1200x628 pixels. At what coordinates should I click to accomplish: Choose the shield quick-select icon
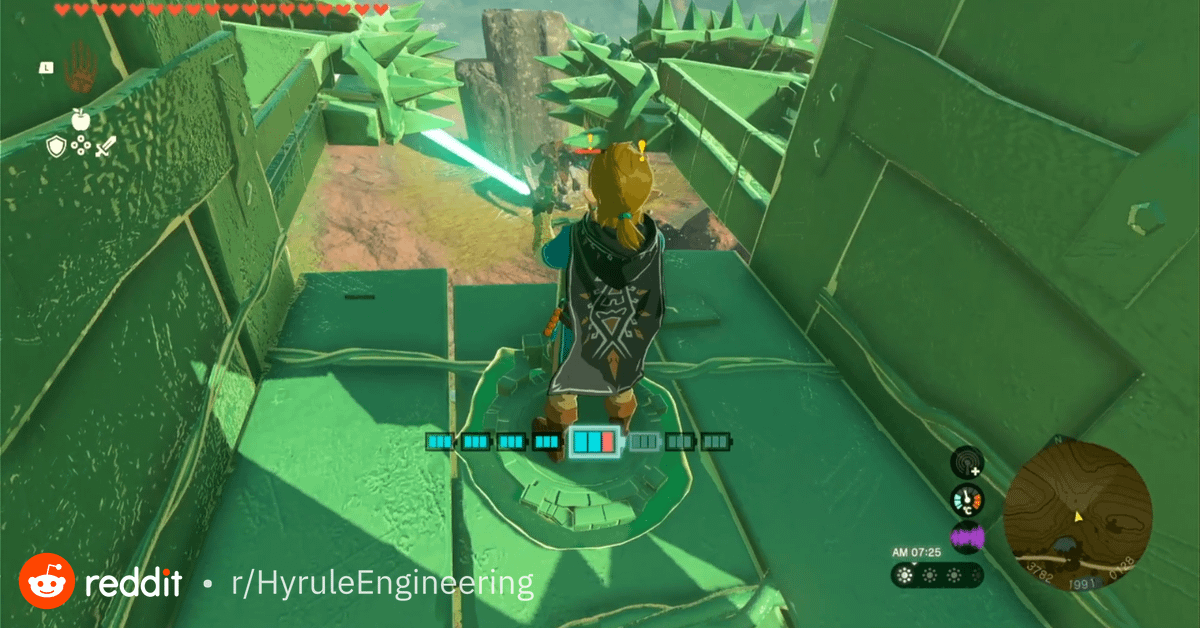tap(56, 147)
